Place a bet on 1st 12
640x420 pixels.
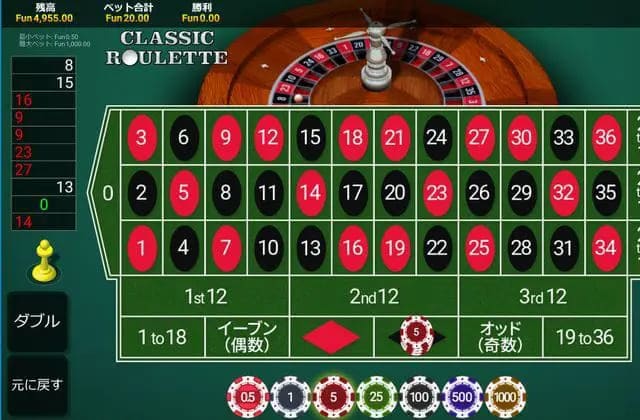click(204, 296)
